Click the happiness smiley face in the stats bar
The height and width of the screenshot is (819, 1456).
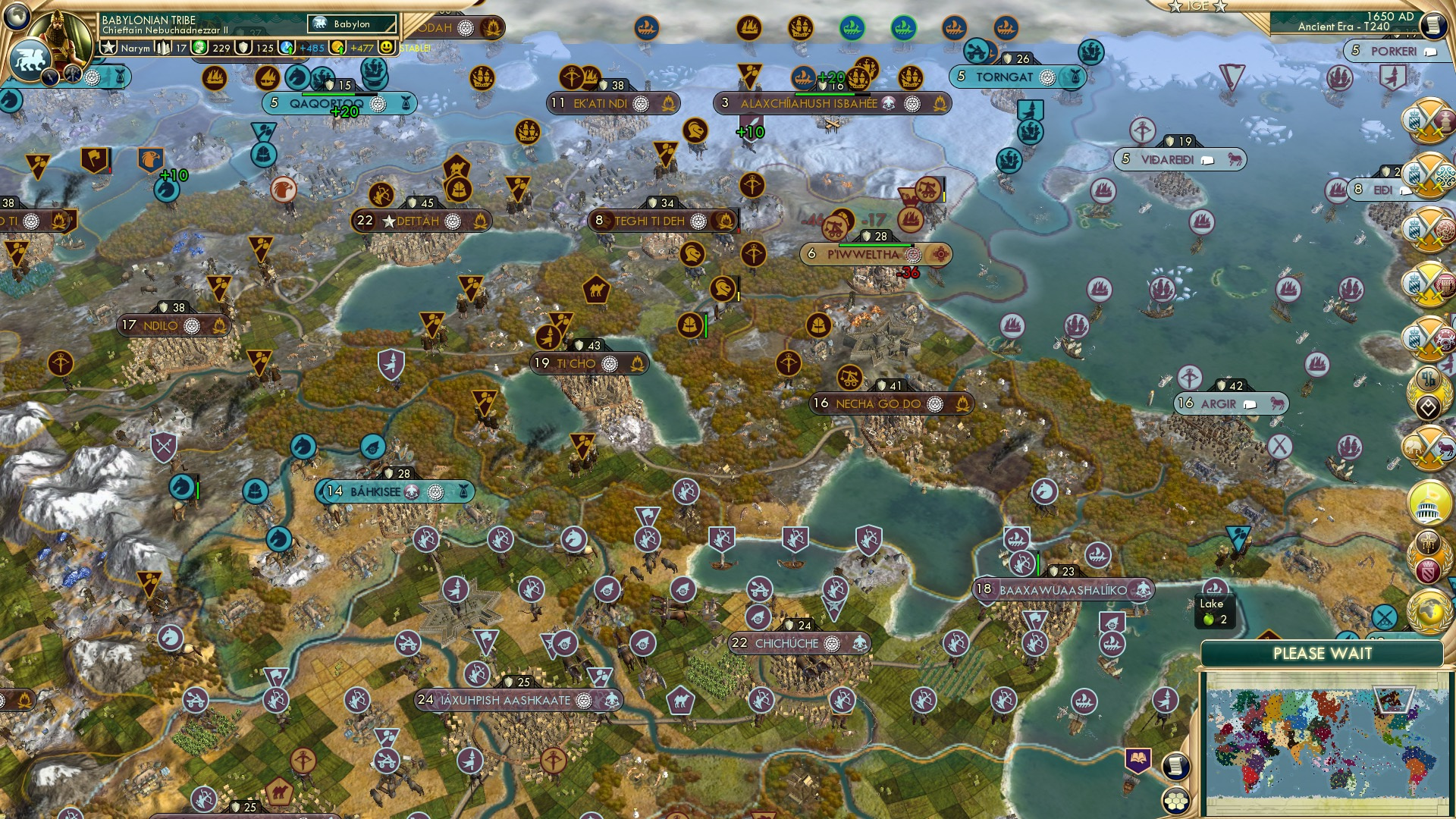(x=387, y=48)
